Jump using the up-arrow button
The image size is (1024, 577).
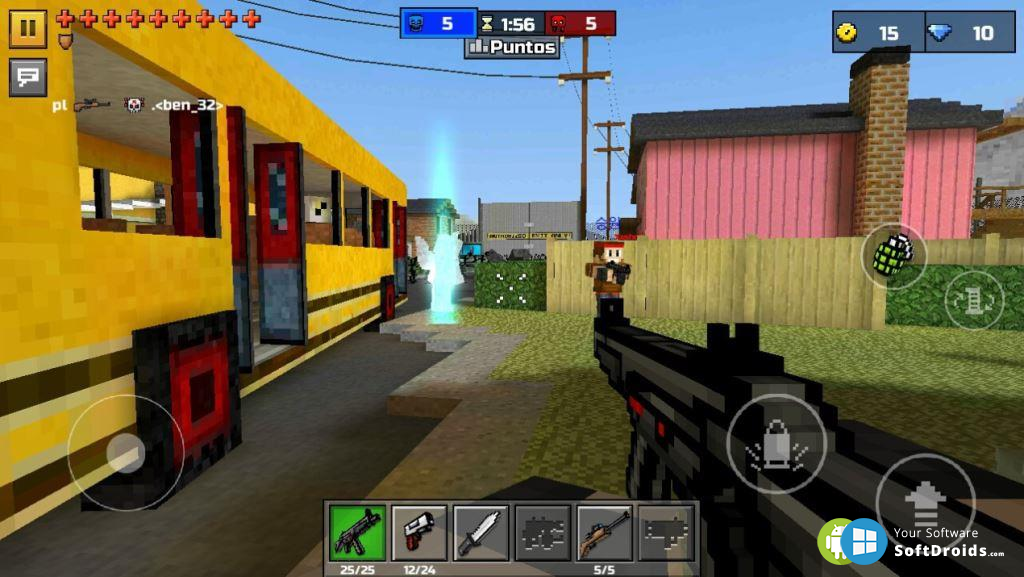point(924,503)
